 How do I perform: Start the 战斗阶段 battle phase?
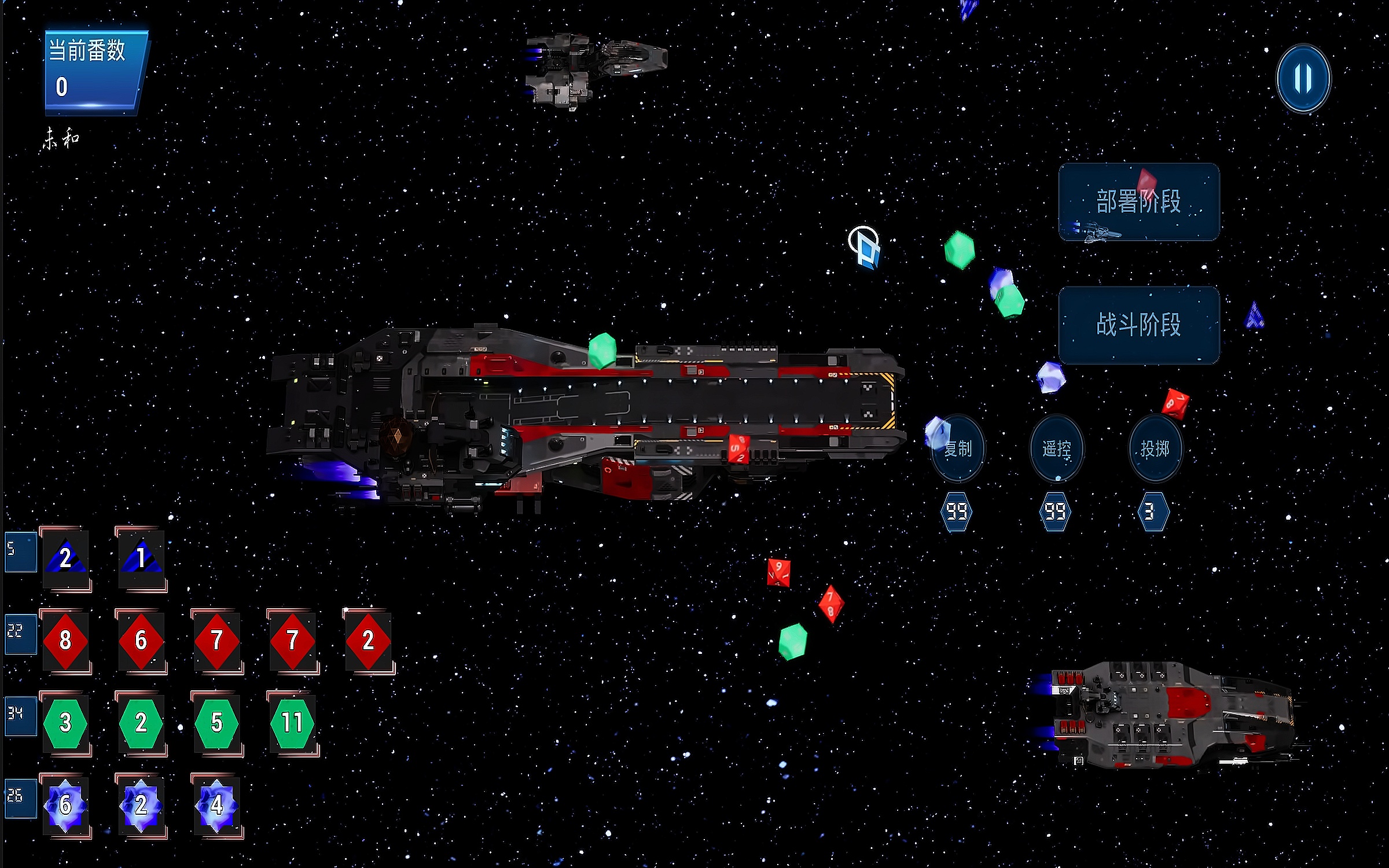click(1138, 325)
